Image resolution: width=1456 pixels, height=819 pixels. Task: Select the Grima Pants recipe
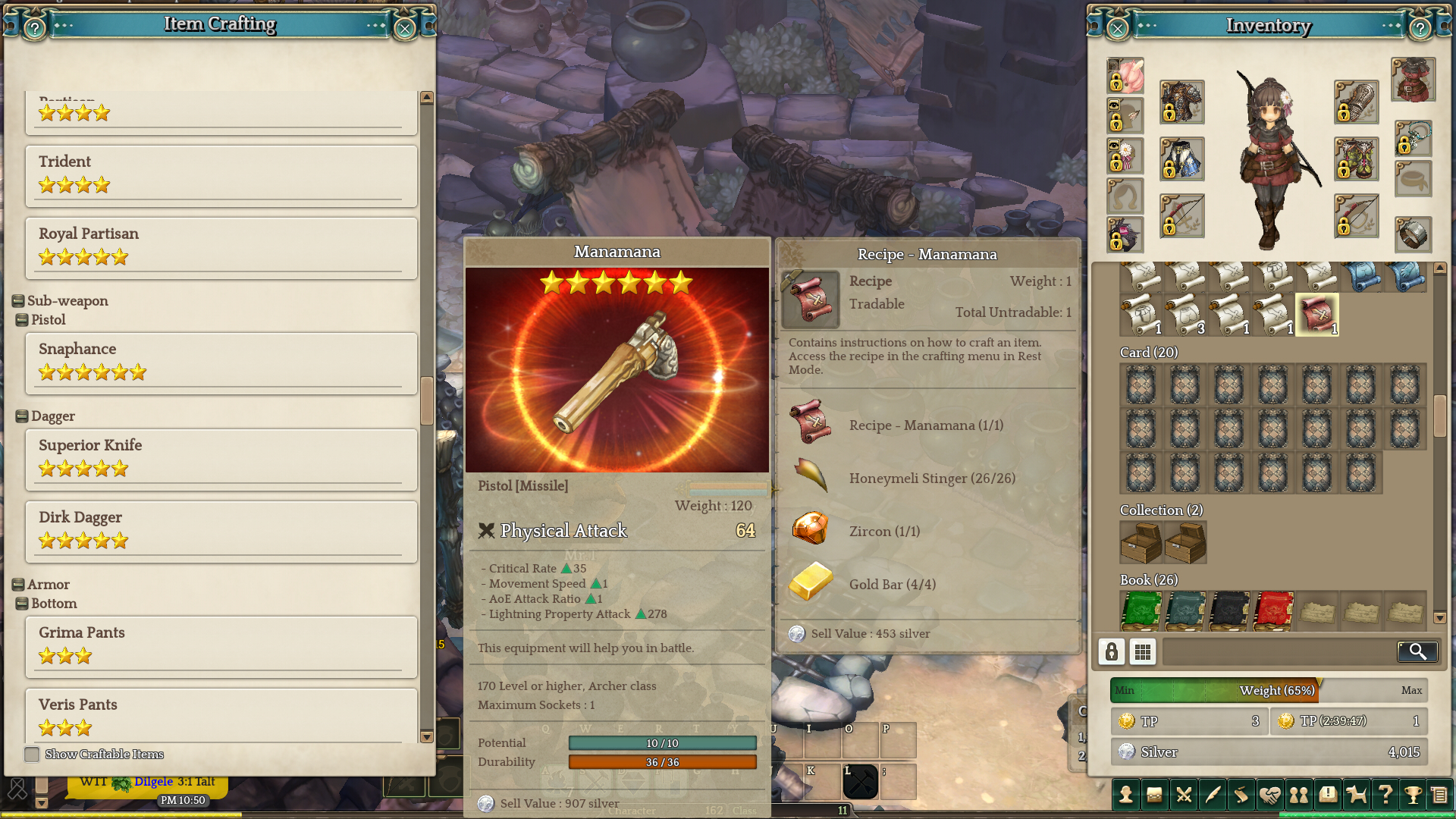click(221, 645)
